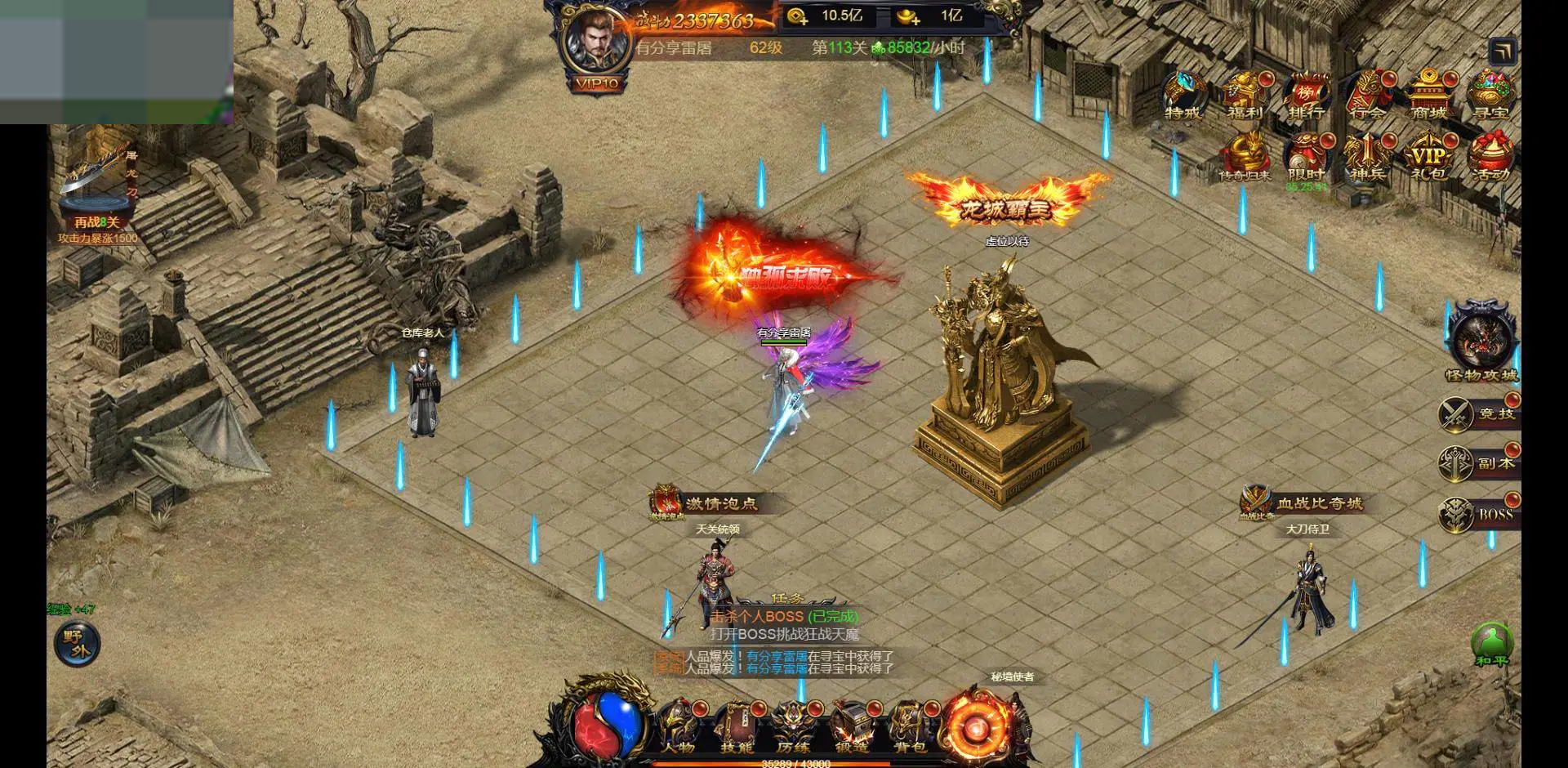Open the 行会 guild menu
The height and width of the screenshot is (768, 1568).
(x=1367, y=95)
